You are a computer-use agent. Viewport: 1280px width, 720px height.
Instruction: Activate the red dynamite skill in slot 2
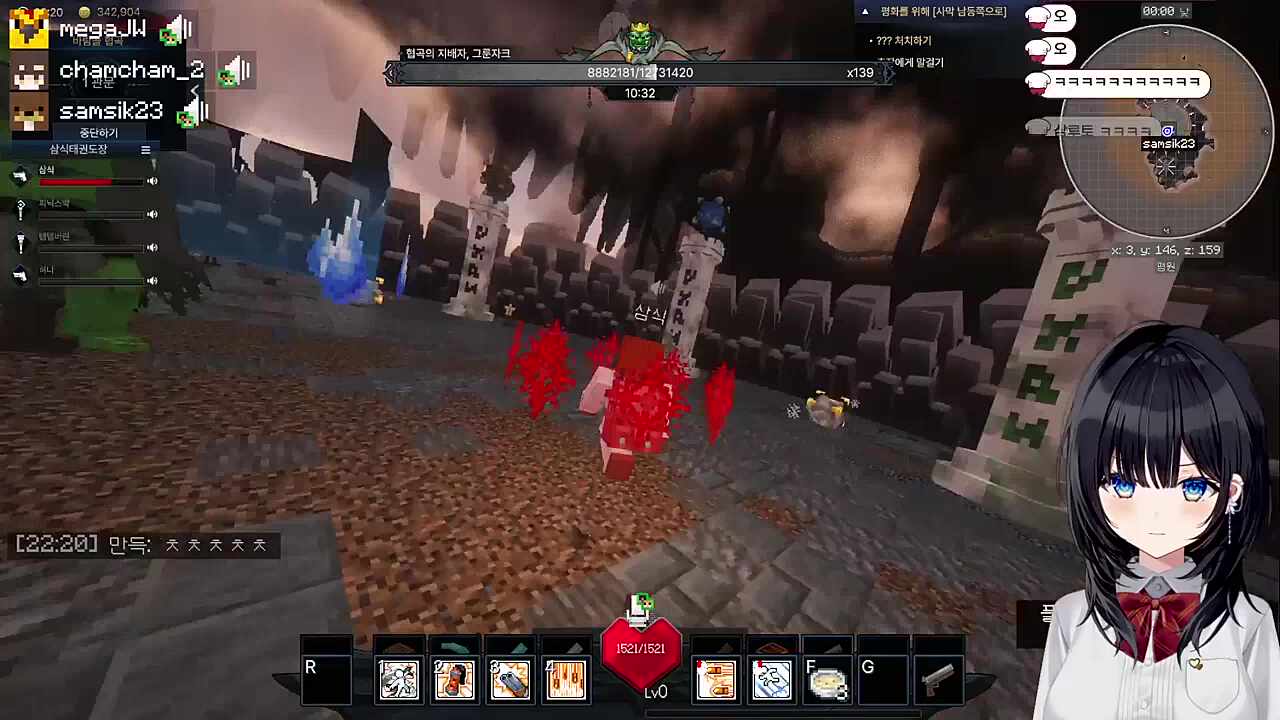454,680
